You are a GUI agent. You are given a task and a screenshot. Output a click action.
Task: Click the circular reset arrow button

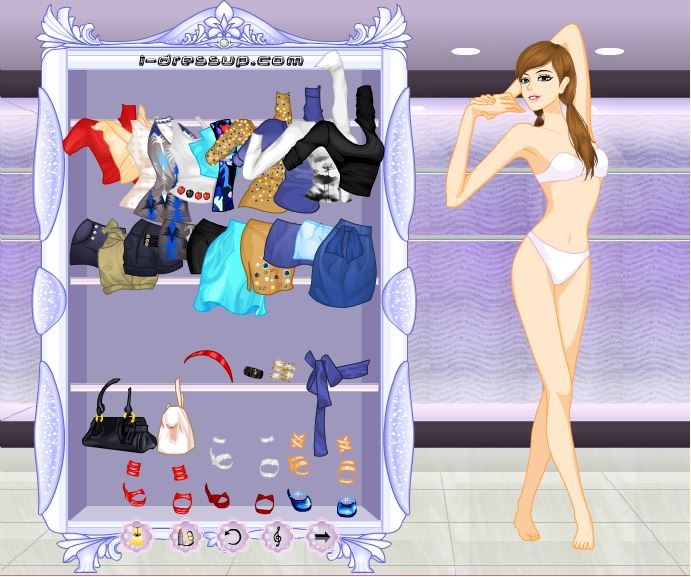[231, 536]
